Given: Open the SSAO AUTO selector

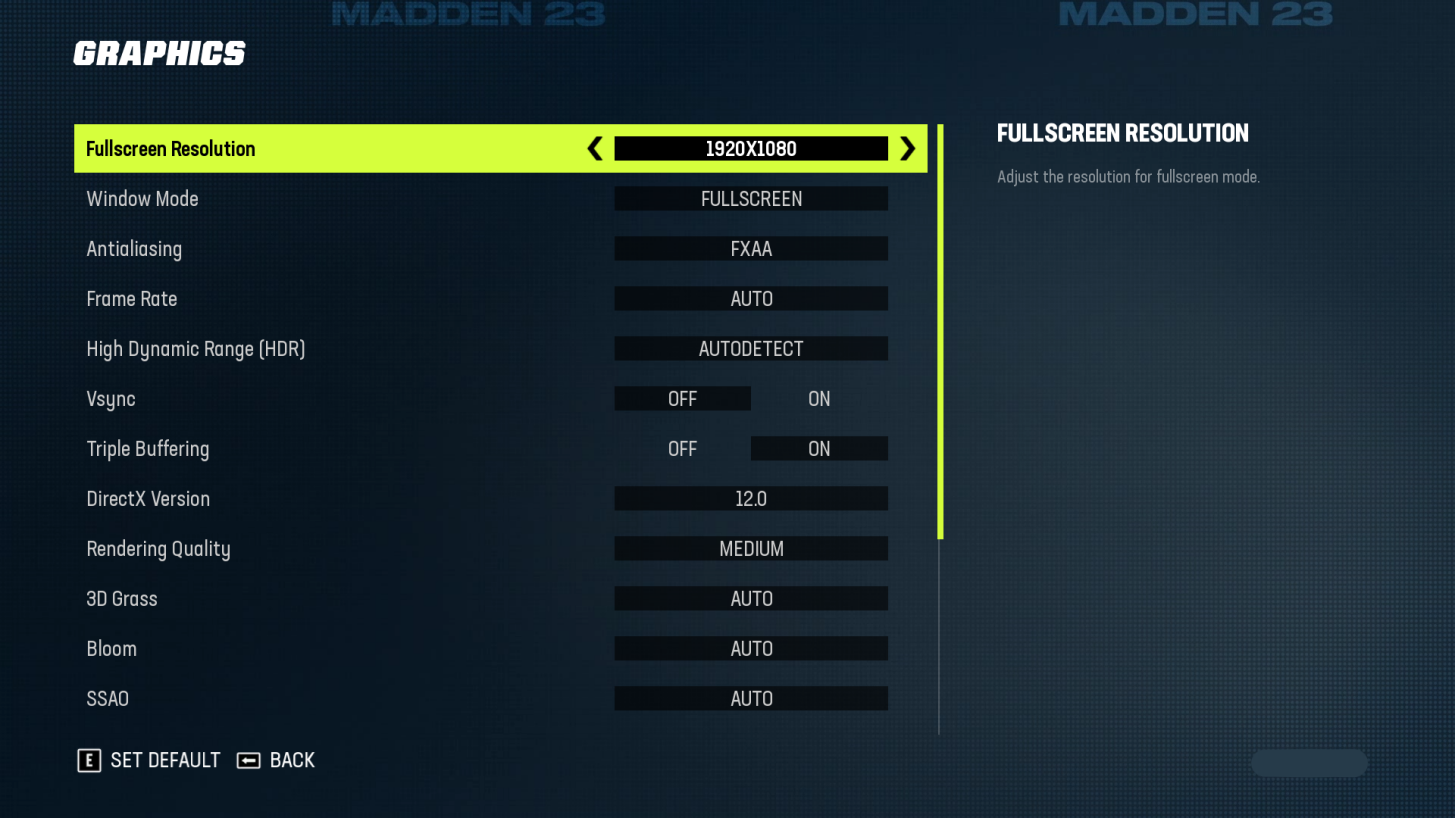Looking at the screenshot, I should click(x=751, y=698).
